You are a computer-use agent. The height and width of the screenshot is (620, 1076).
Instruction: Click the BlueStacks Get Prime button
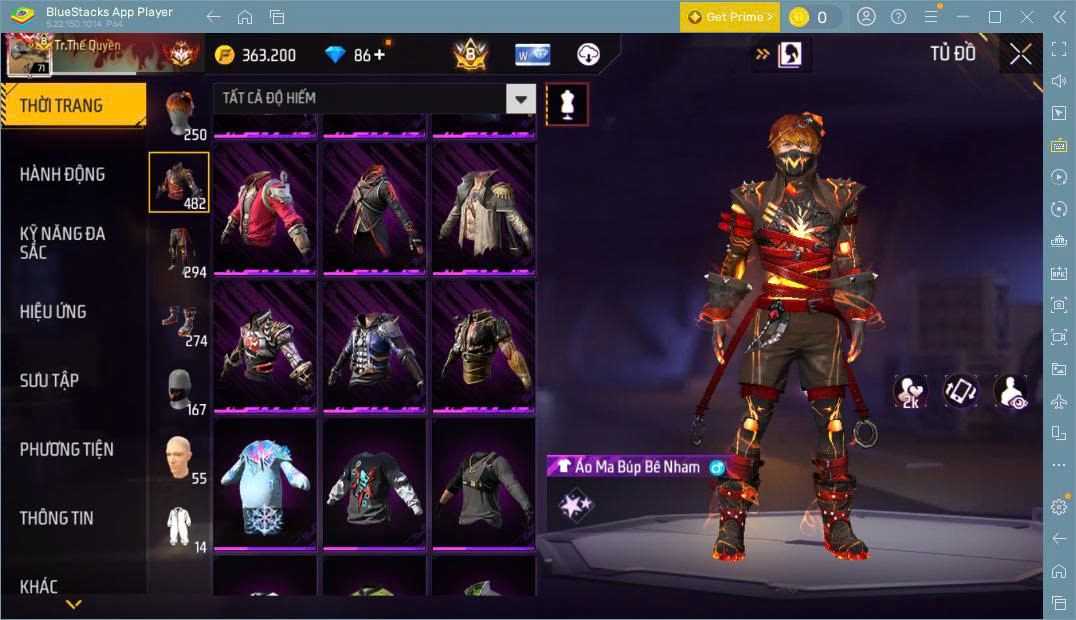coord(729,17)
